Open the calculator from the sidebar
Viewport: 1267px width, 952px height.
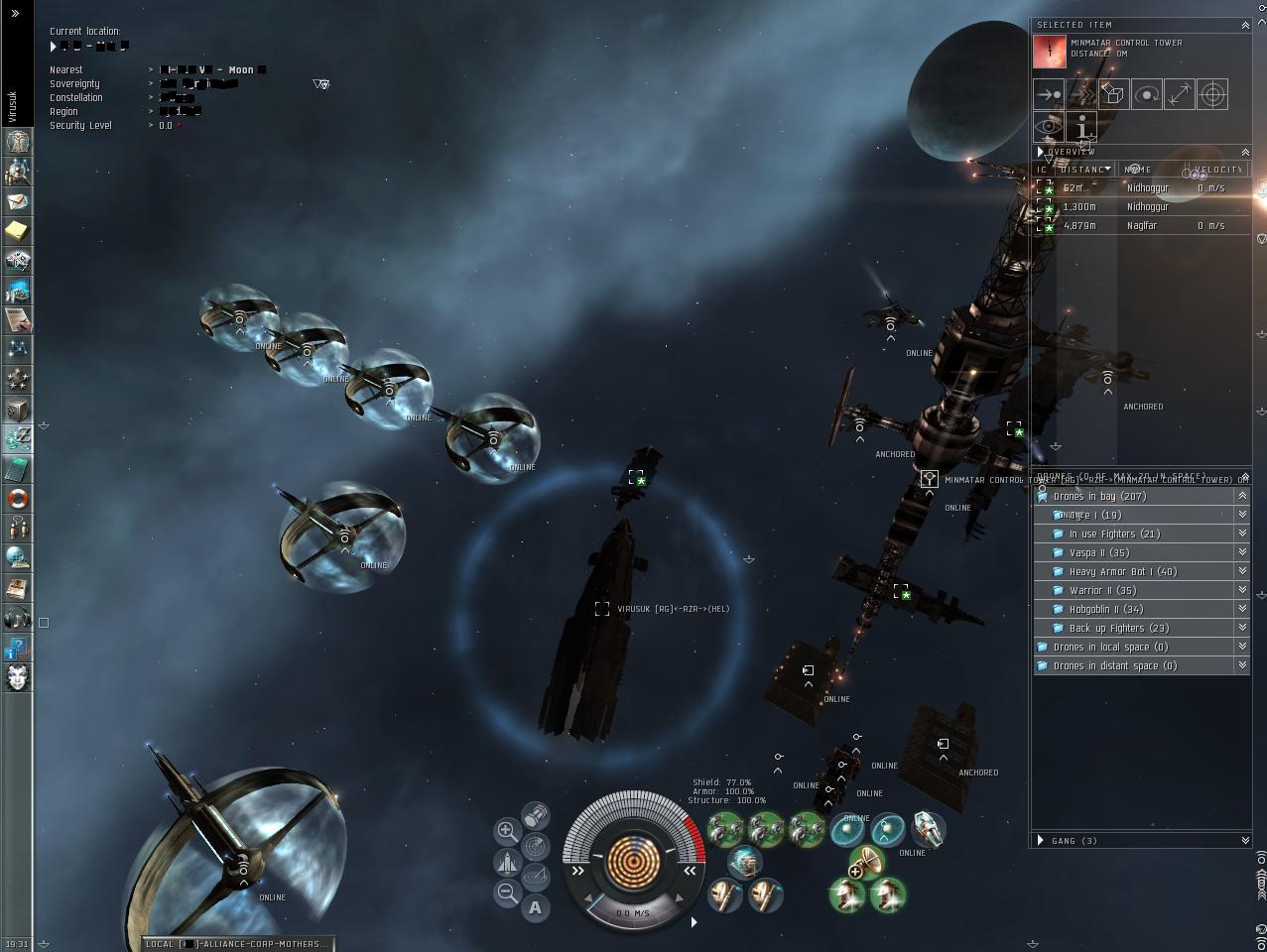coord(17,469)
